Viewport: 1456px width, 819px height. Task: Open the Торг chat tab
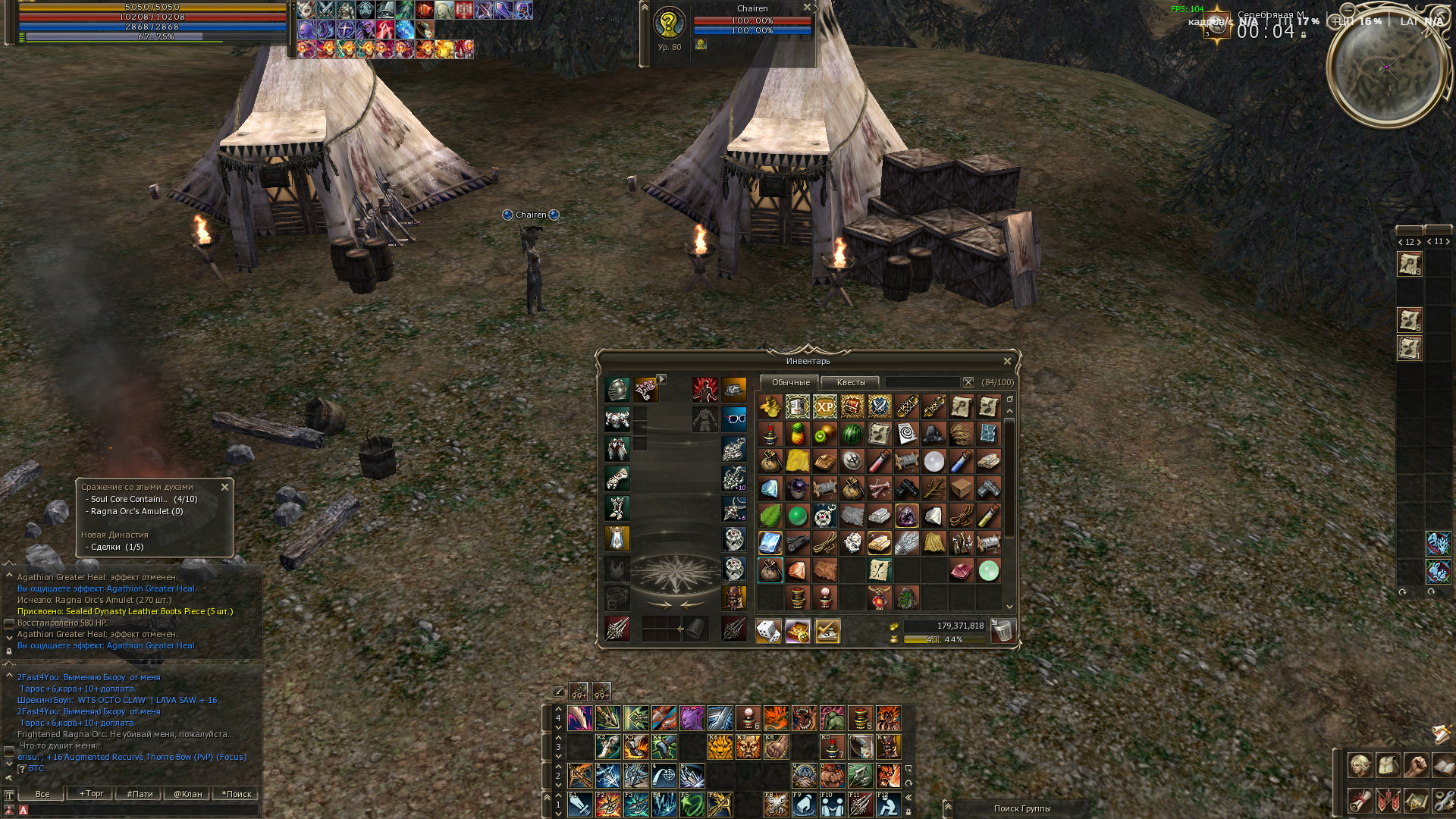[91, 794]
